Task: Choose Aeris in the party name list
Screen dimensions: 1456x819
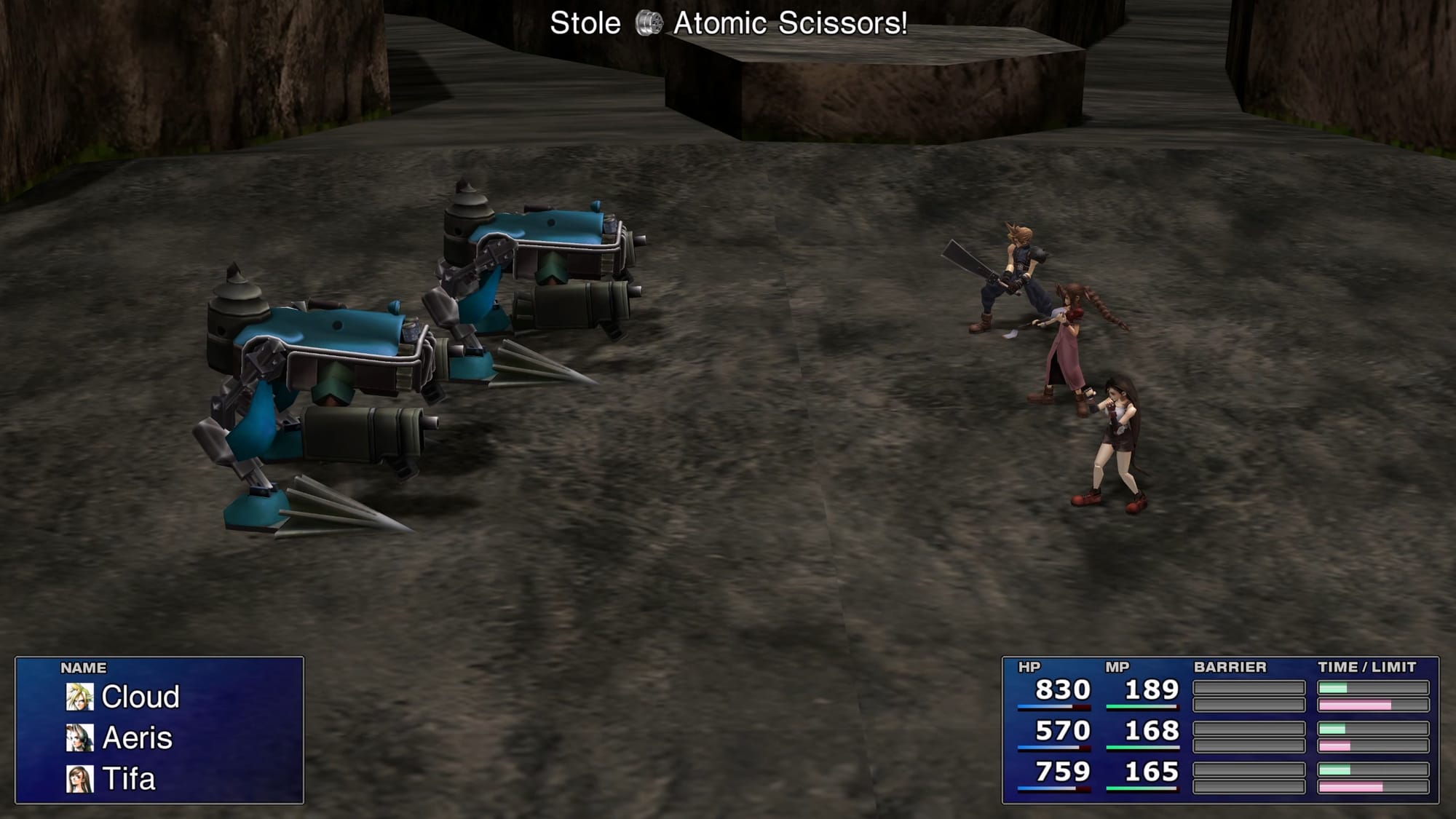Action: (x=137, y=738)
